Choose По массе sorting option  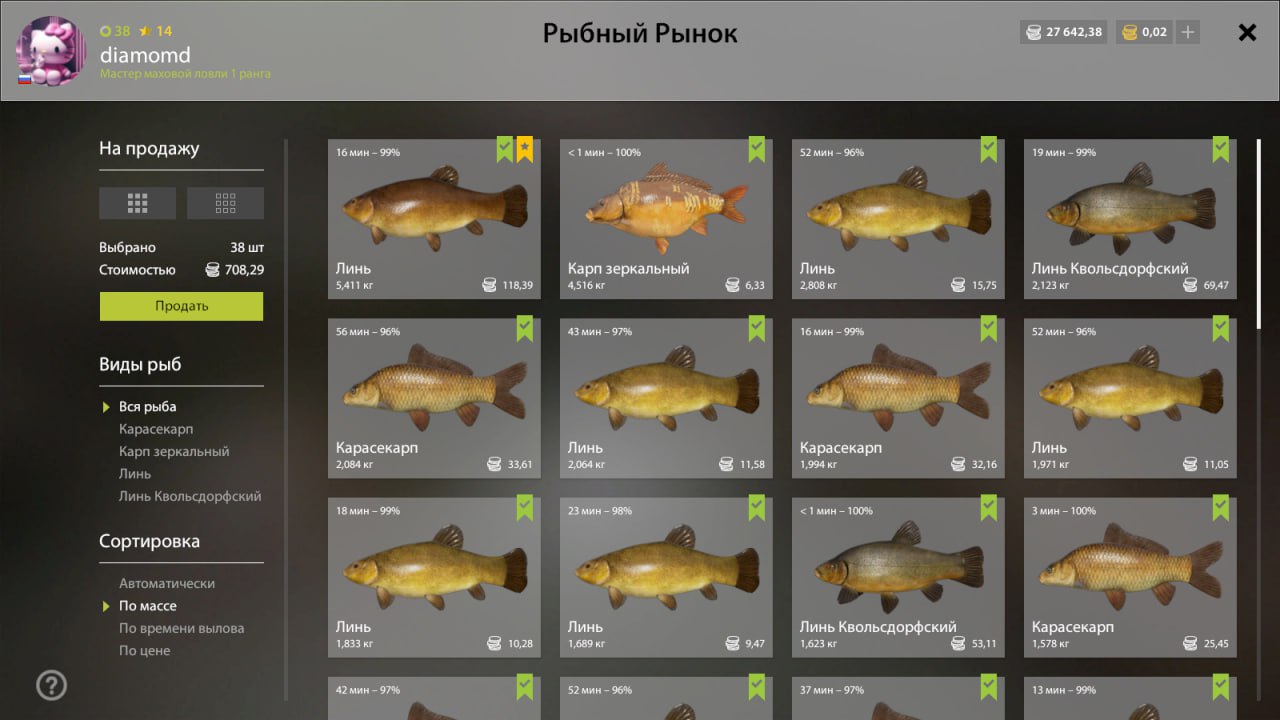(x=147, y=606)
